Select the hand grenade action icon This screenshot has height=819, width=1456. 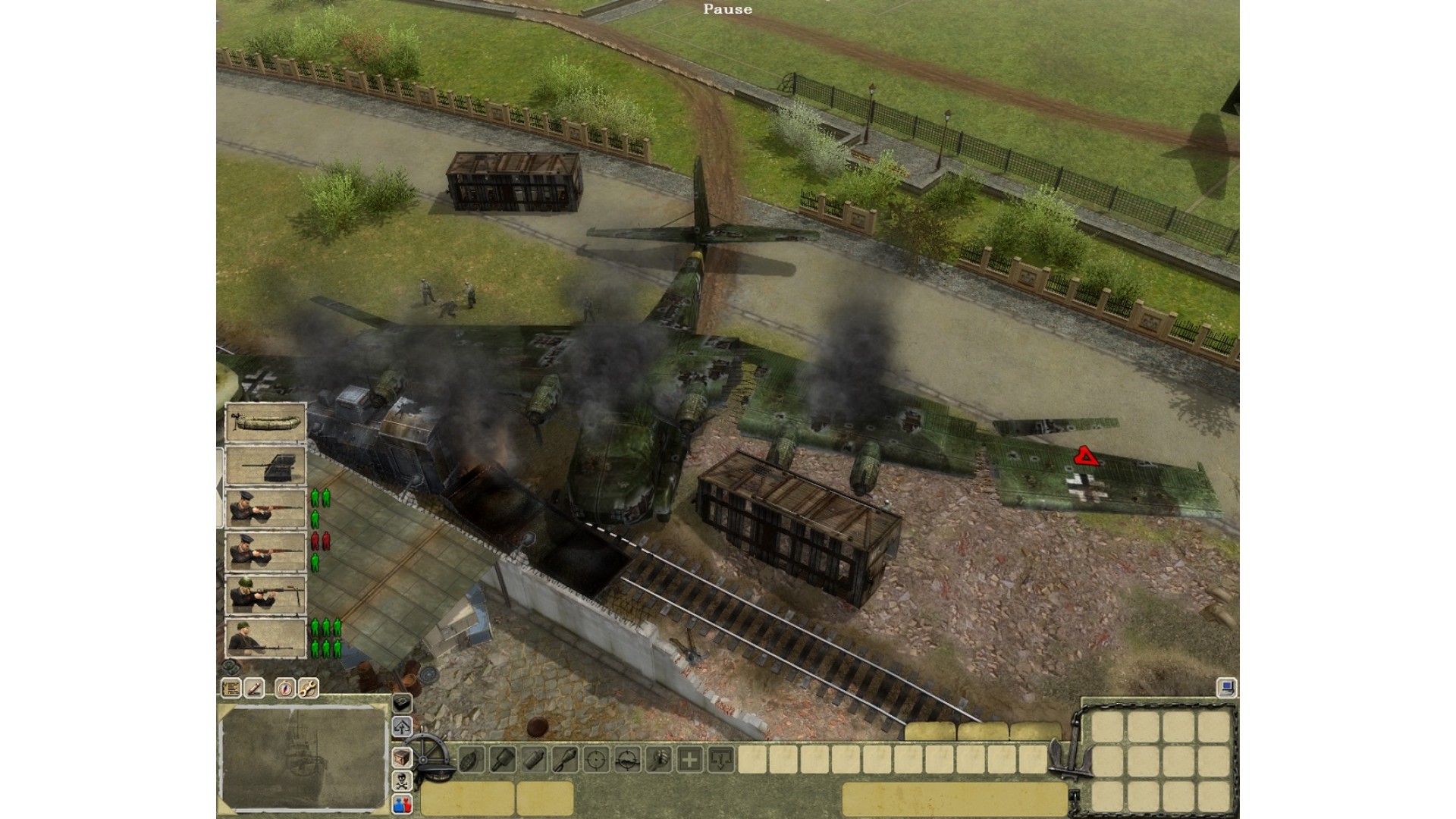[x=470, y=758]
